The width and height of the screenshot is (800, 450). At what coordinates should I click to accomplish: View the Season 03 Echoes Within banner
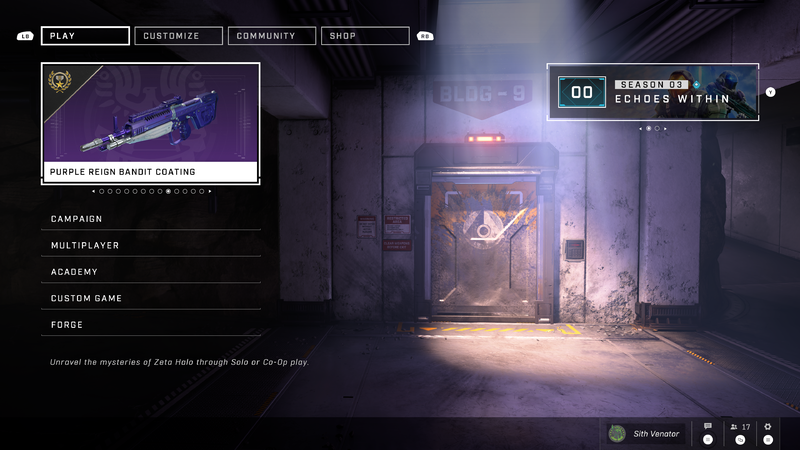[x=652, y=92]
